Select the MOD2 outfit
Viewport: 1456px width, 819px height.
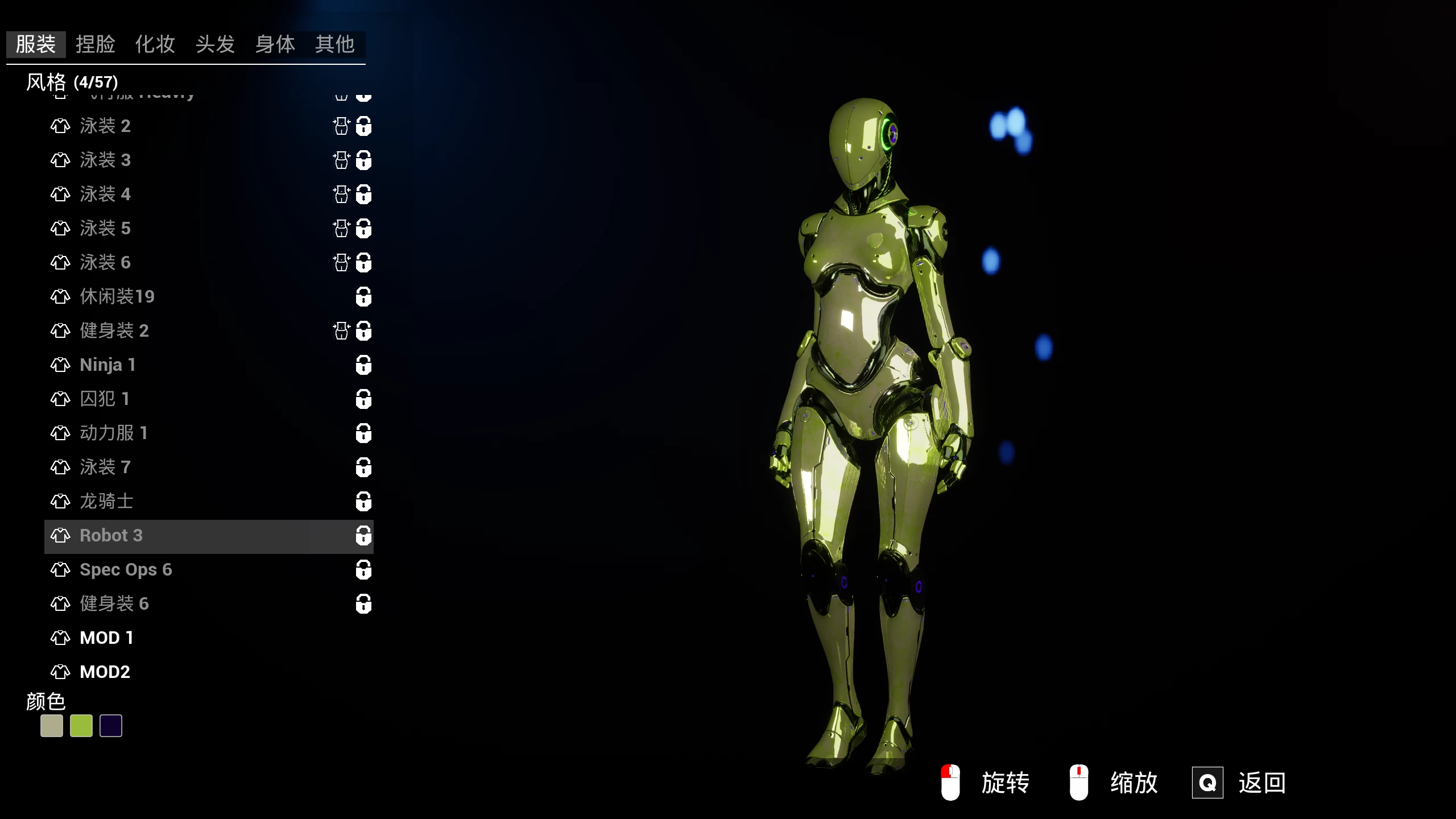(x=105, y=672)
